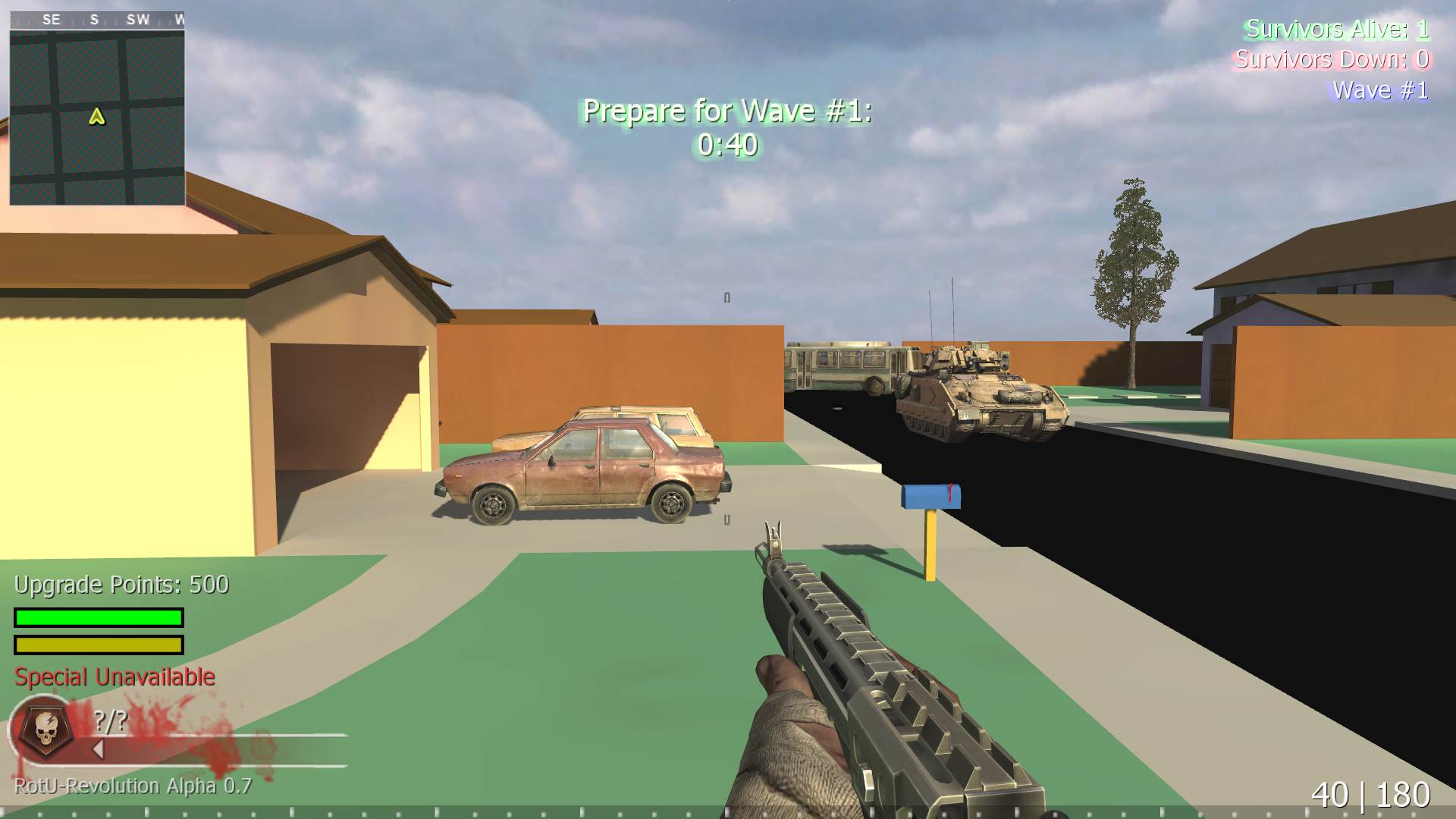Toggle the minimap display
Screen dimensions: 1456x819
pos(99,121)
